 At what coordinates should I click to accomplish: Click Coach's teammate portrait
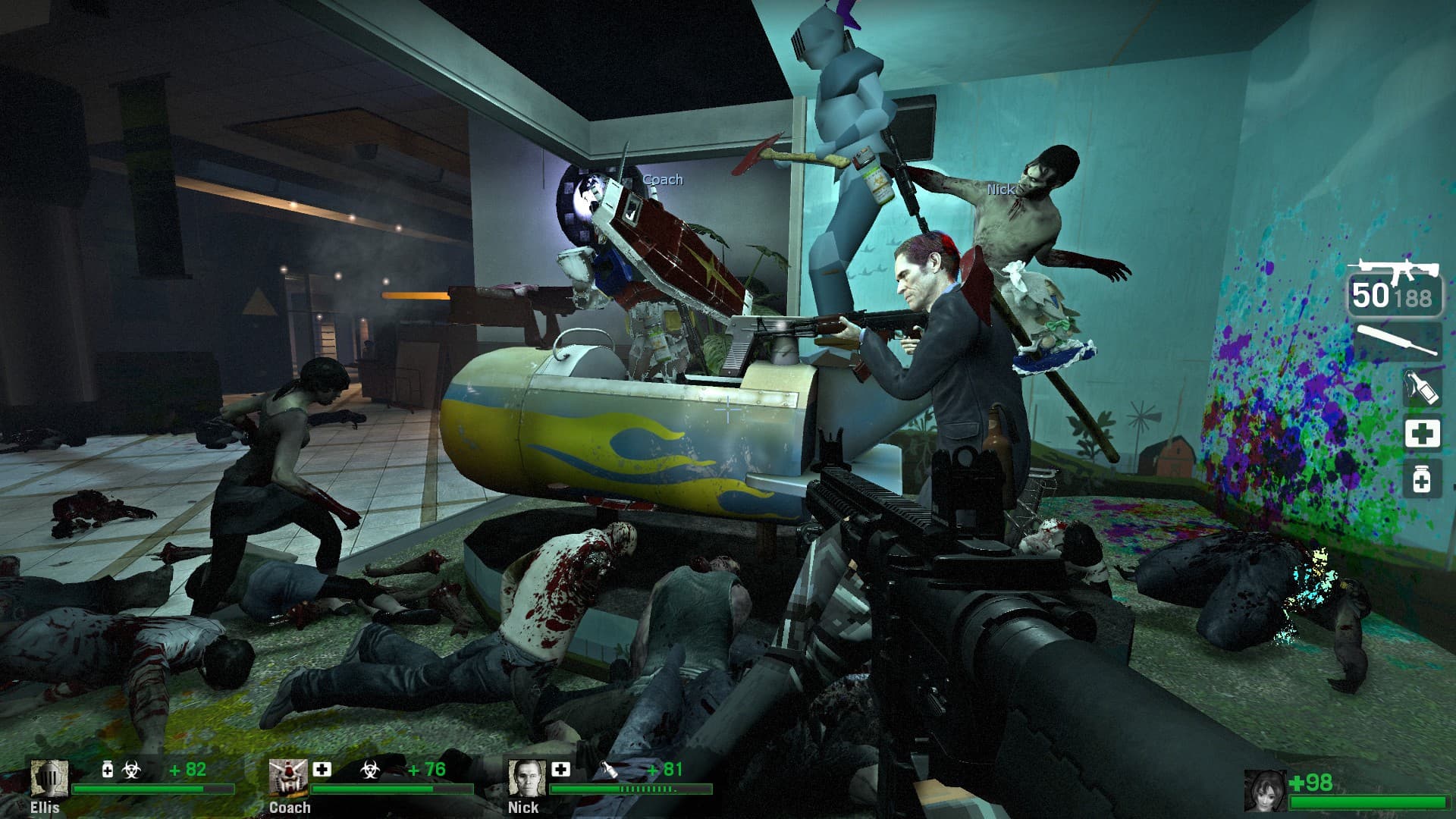click(x=288, y=779)
